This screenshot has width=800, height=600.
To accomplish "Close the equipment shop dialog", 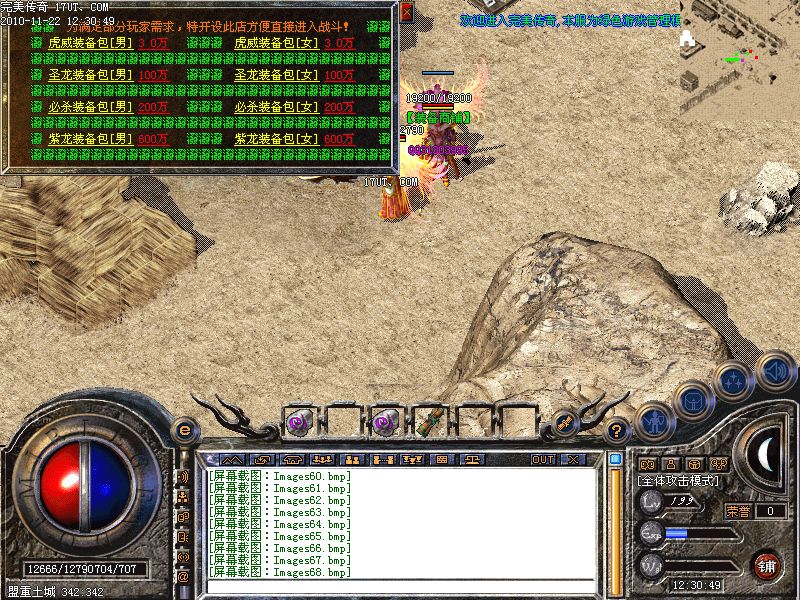I will [406, 11].
